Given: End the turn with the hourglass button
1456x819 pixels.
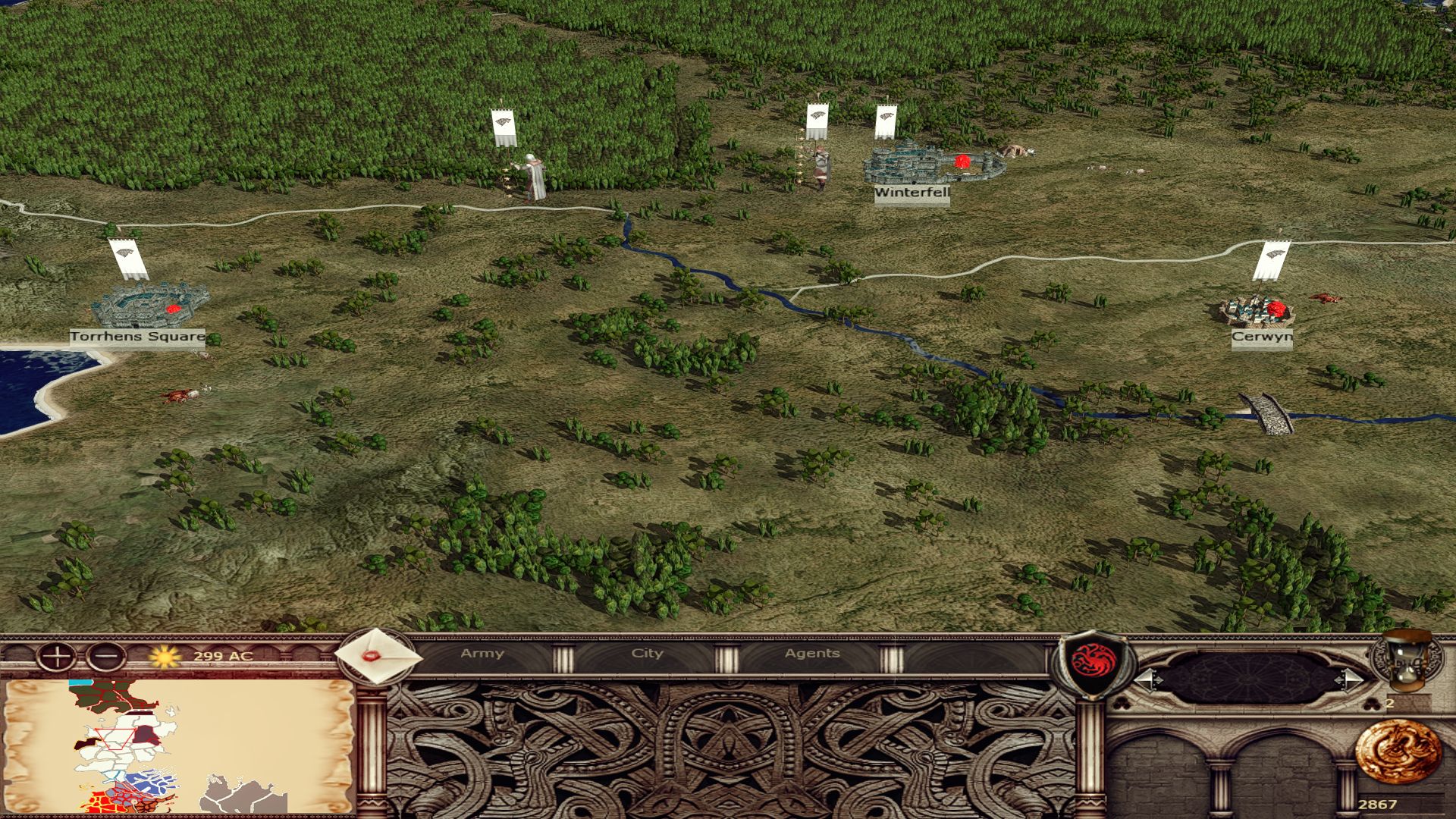Looking at the screenshot, I should coord(1407,661).
